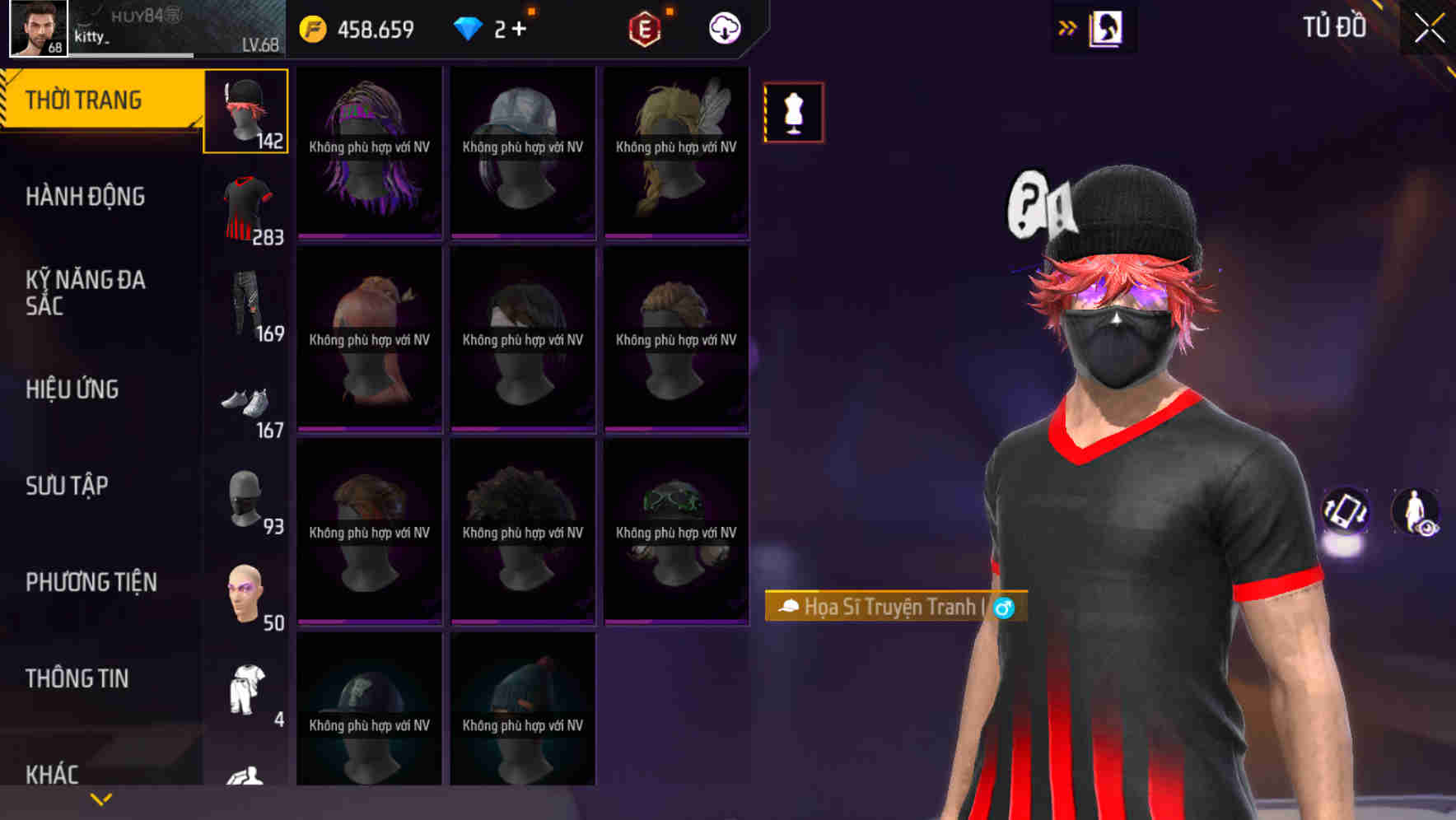Open the cloud download feature
This screenshot has height=820, width=1456.
(x=722, y=27)
